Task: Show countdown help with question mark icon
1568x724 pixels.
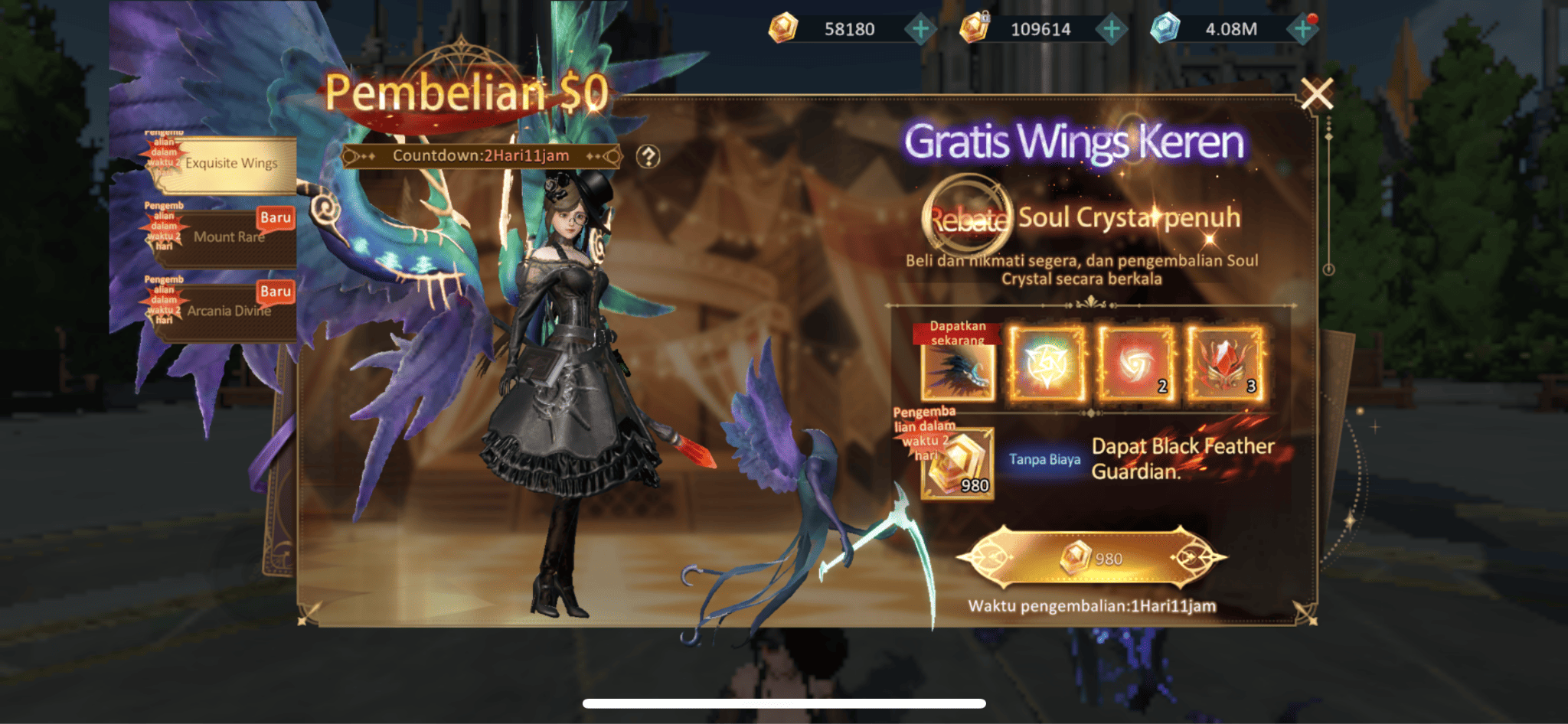Action: click(648, 157)
